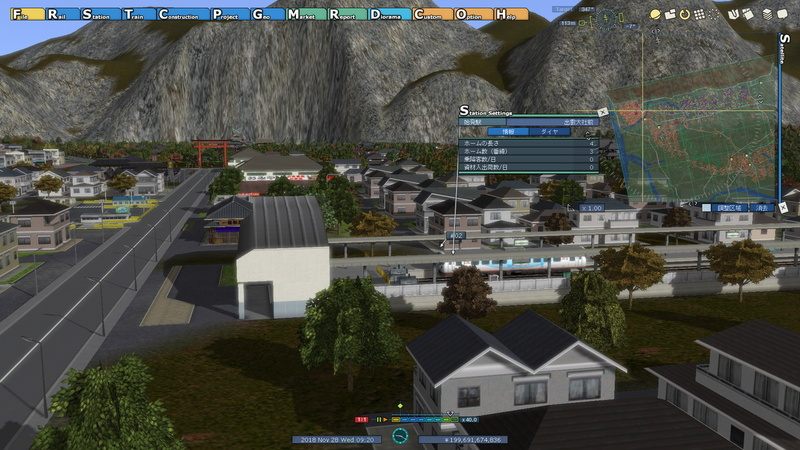Pause the game with the pause icon

[x=378, y=420]
